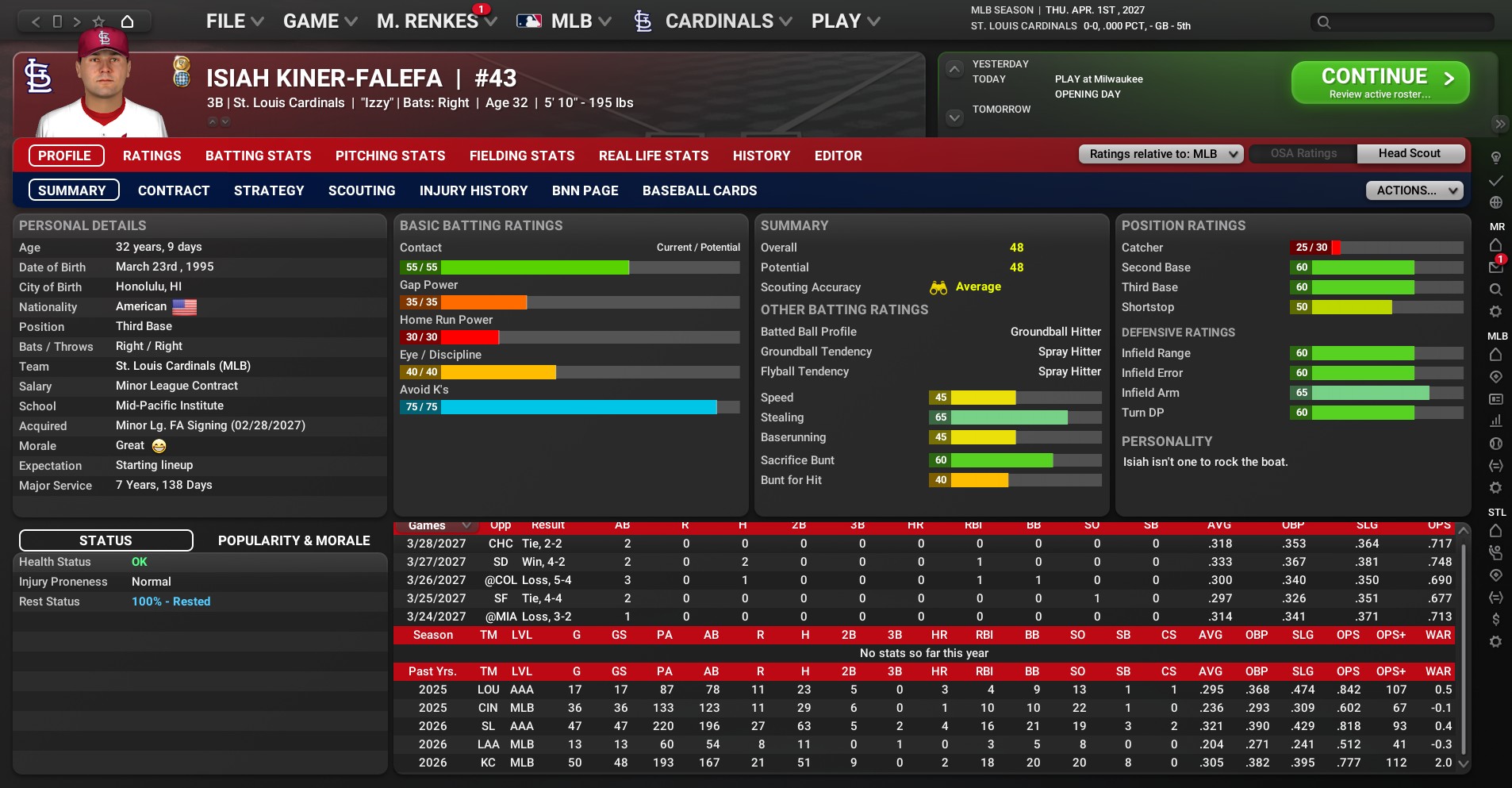Show the POPULARITY & MORALE panel

294,540
